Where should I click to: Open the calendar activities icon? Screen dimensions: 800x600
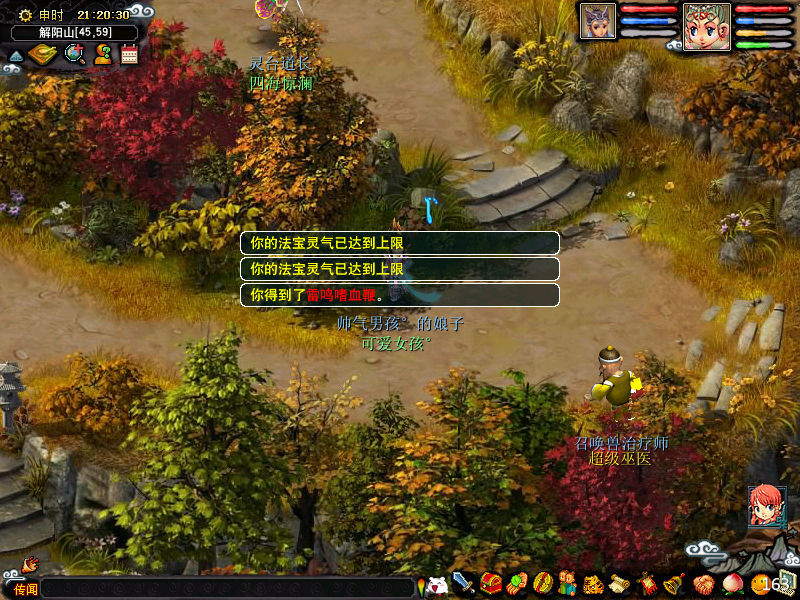click(x=129, y=54)
